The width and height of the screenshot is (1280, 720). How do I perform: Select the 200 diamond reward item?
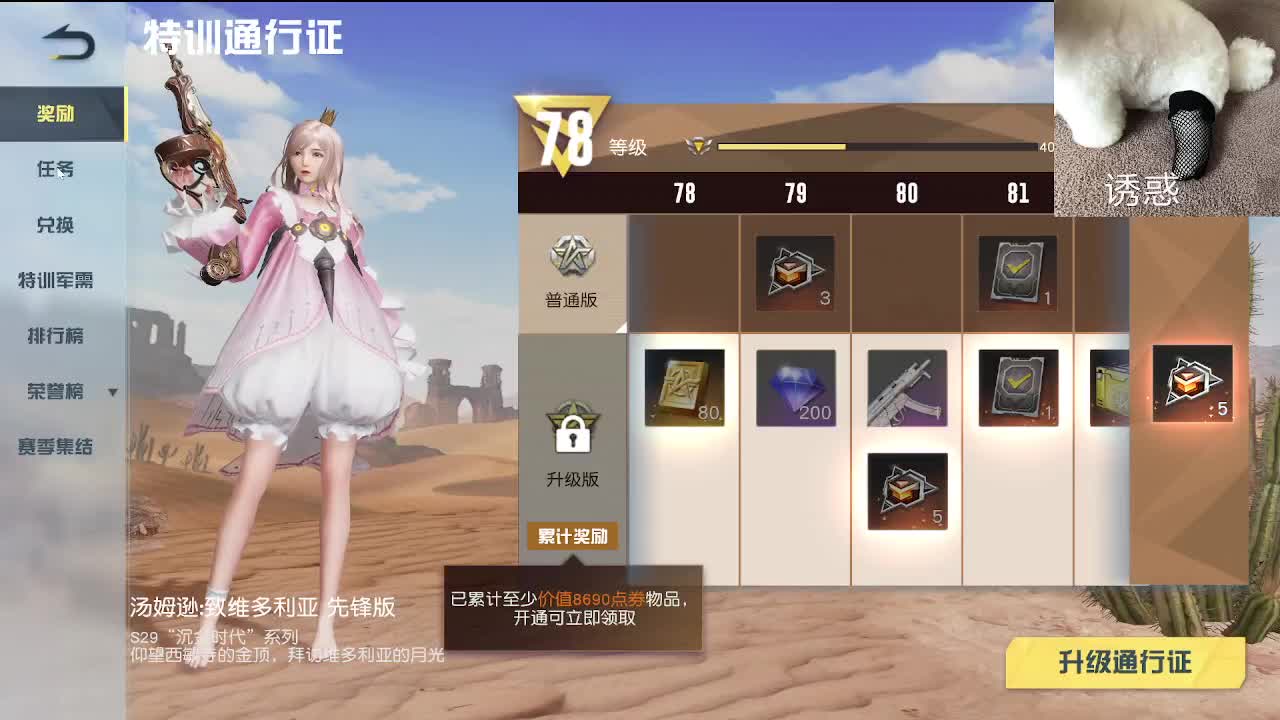click(796, 387)
